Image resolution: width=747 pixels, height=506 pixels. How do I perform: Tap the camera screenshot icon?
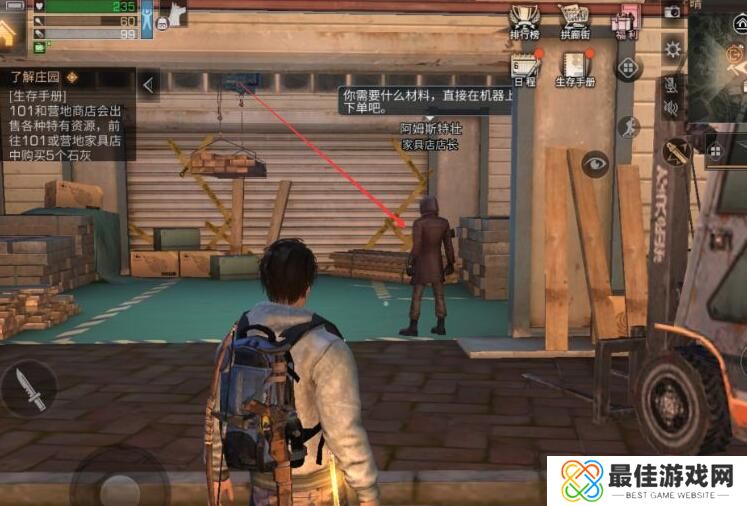[x=673, y=11]
